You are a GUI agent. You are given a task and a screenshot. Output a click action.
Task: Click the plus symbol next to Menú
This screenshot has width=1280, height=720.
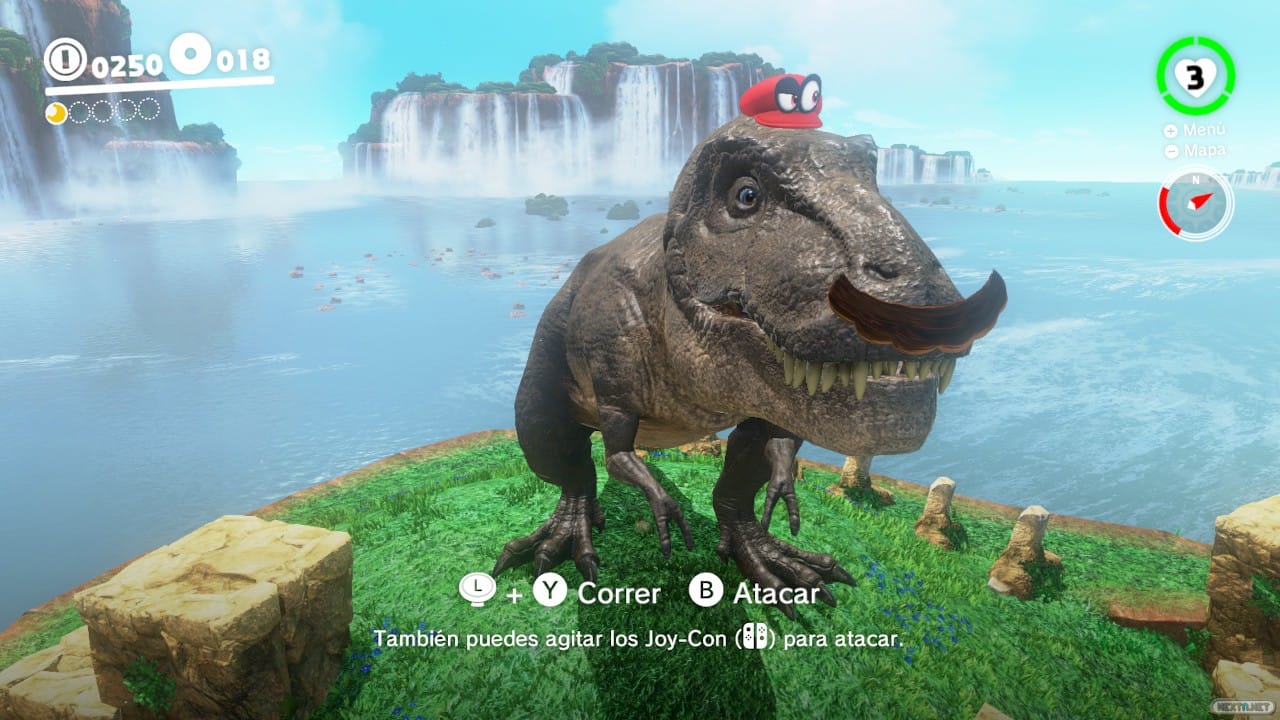(x=1170, y=131)
